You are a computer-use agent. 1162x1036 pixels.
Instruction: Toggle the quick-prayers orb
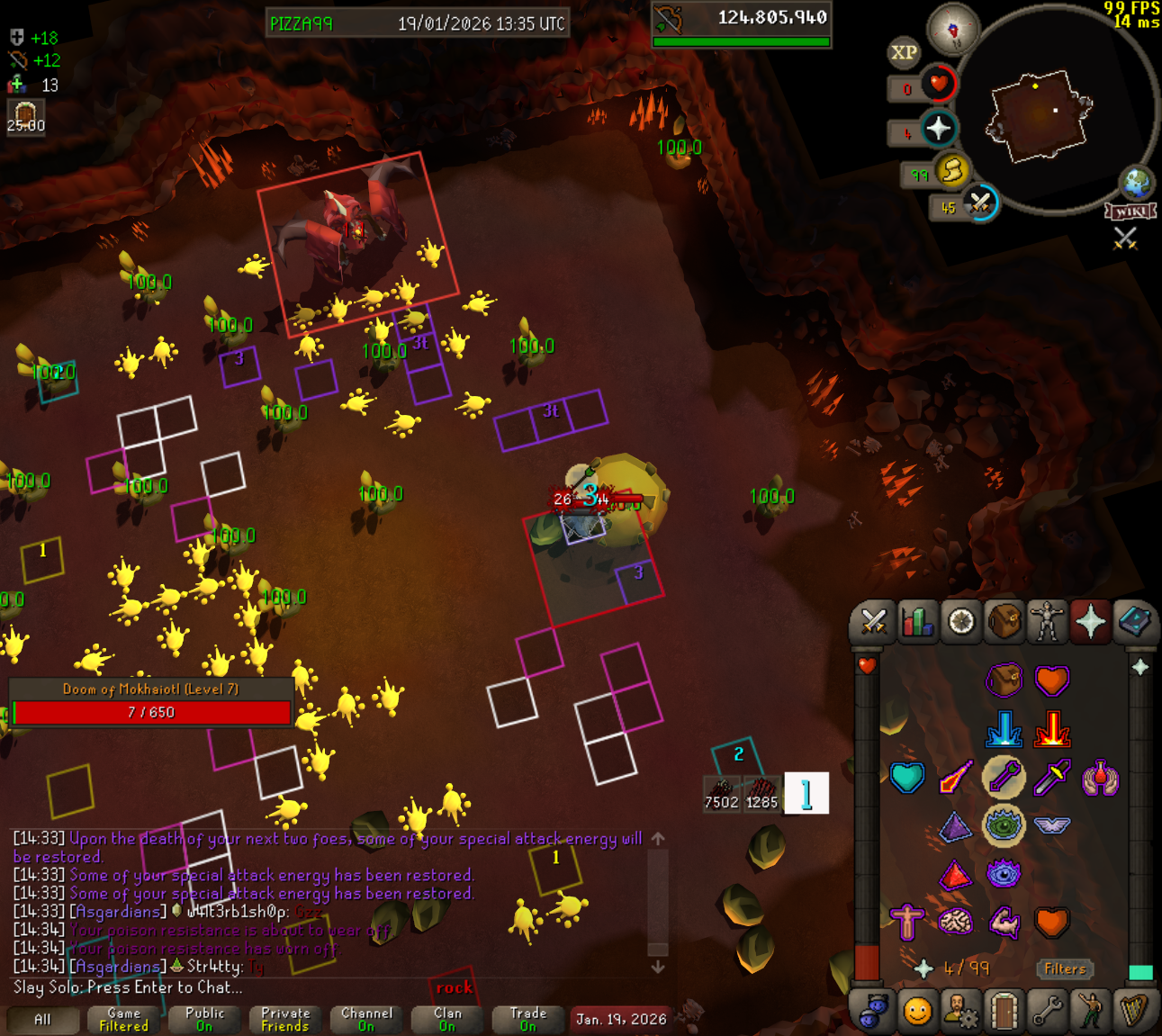tap(939, 129)
